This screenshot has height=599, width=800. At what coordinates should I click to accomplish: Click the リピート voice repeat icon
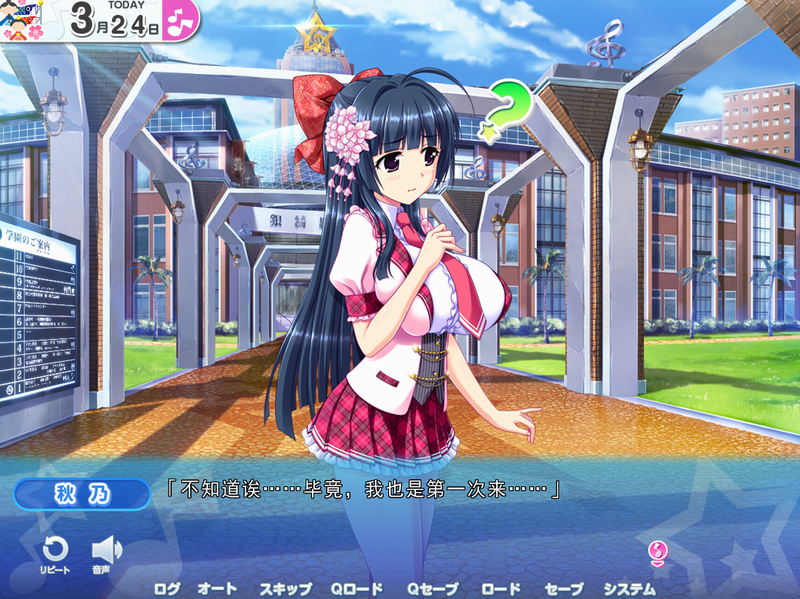pos(55,550)
